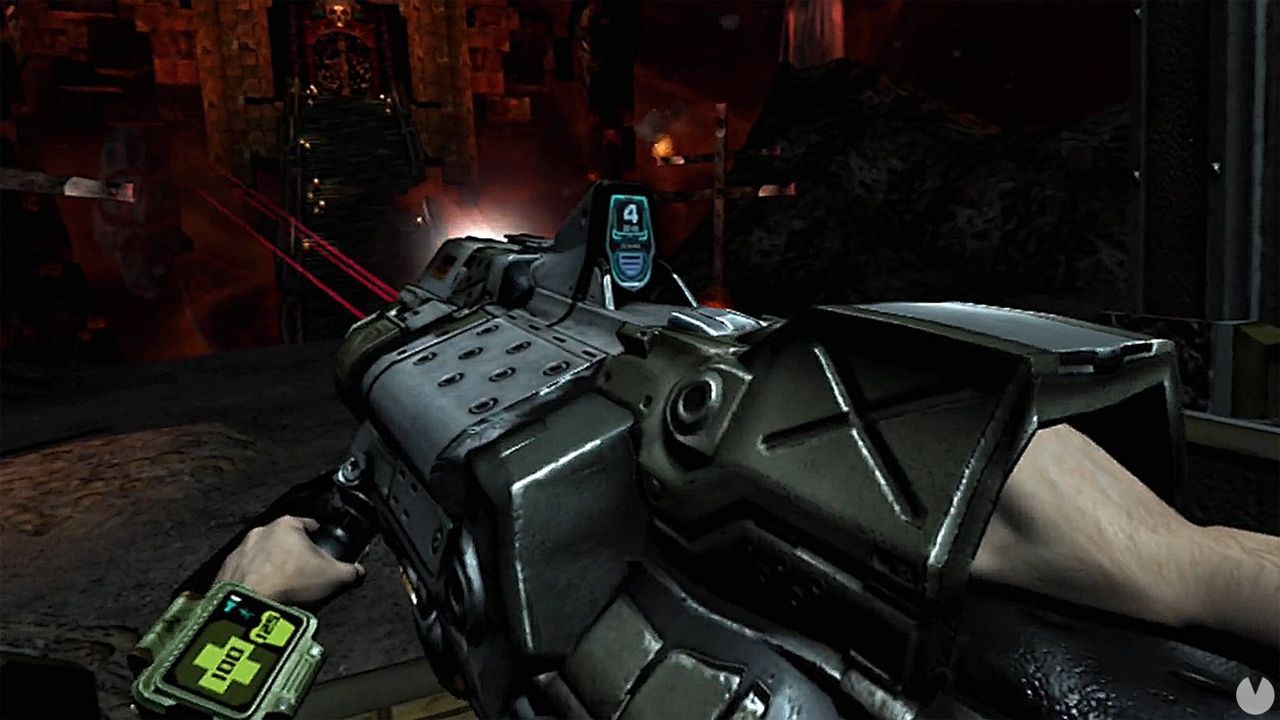Toggle the reserve ammo readout below the counter

click(630, 246)
